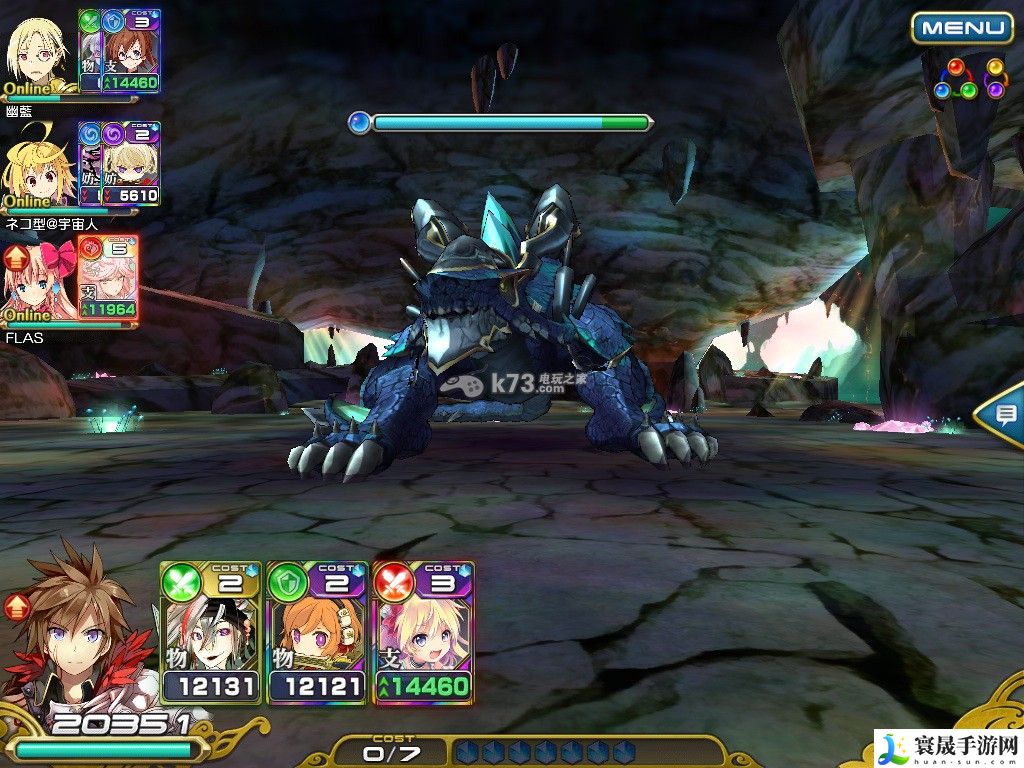Inspect 幽藍's cost 3 card 14460

pyautogui.click(x=131, y=51)
